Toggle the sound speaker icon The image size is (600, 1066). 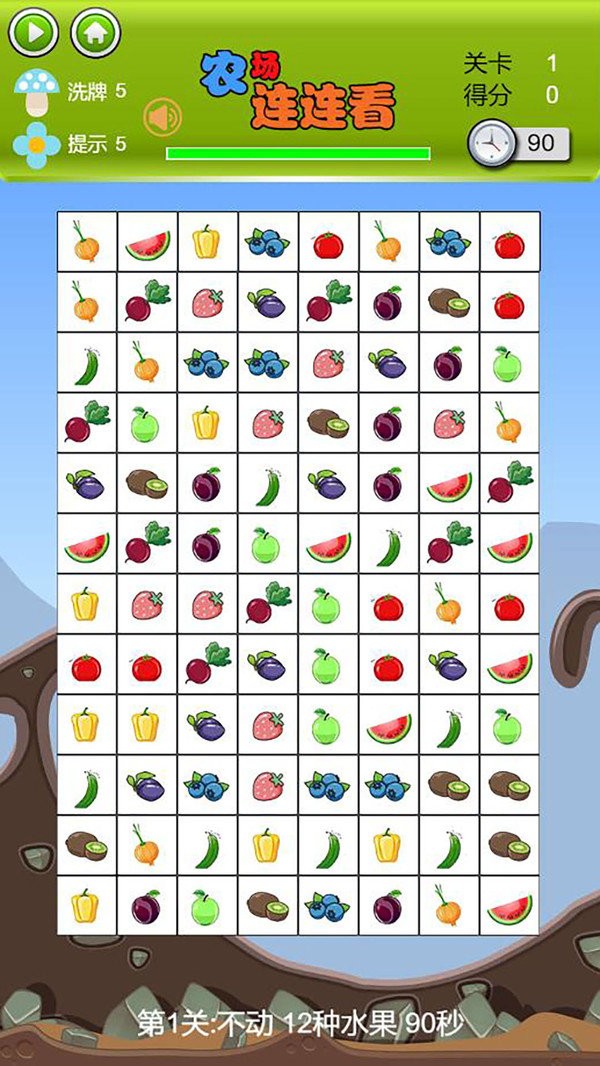(x=162, y=118)
